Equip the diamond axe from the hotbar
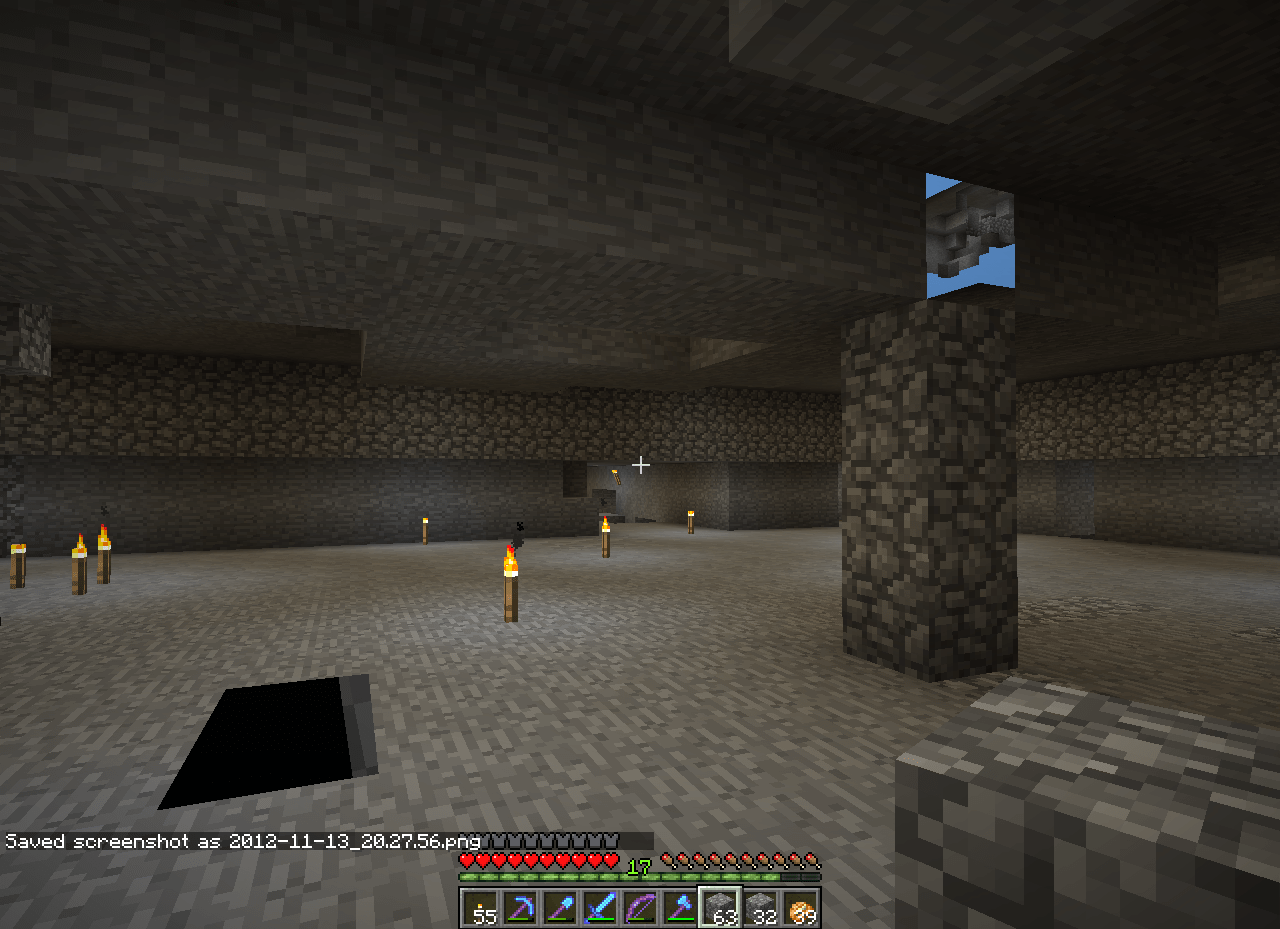The width and height of the screenshot is (1280, 929). pos(678,908)
